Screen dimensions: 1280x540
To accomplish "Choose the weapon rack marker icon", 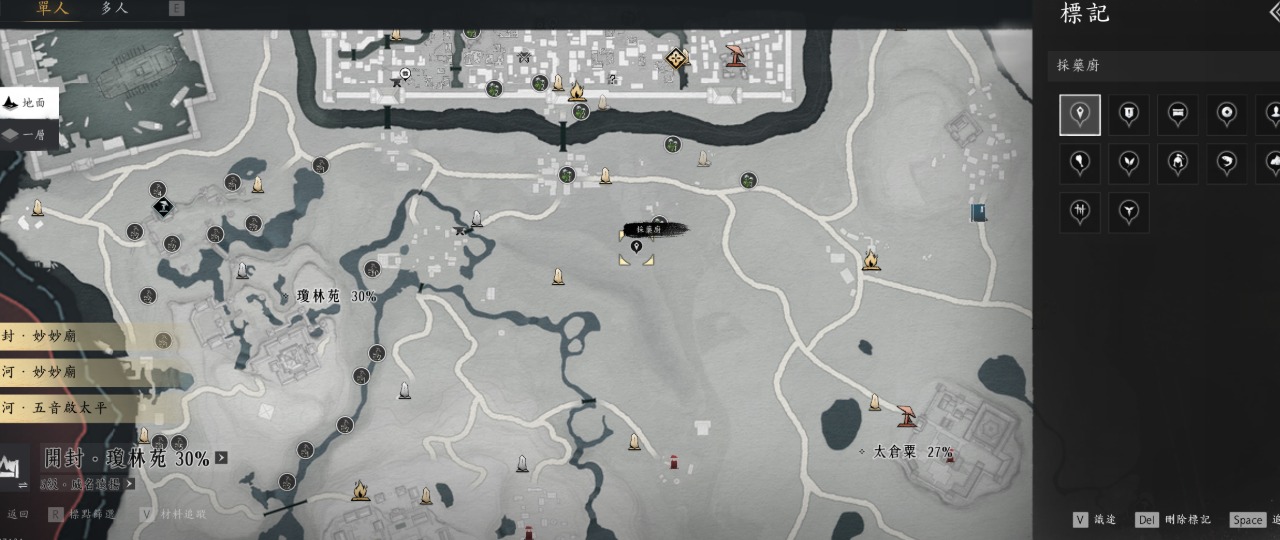I will point(1080,212).
